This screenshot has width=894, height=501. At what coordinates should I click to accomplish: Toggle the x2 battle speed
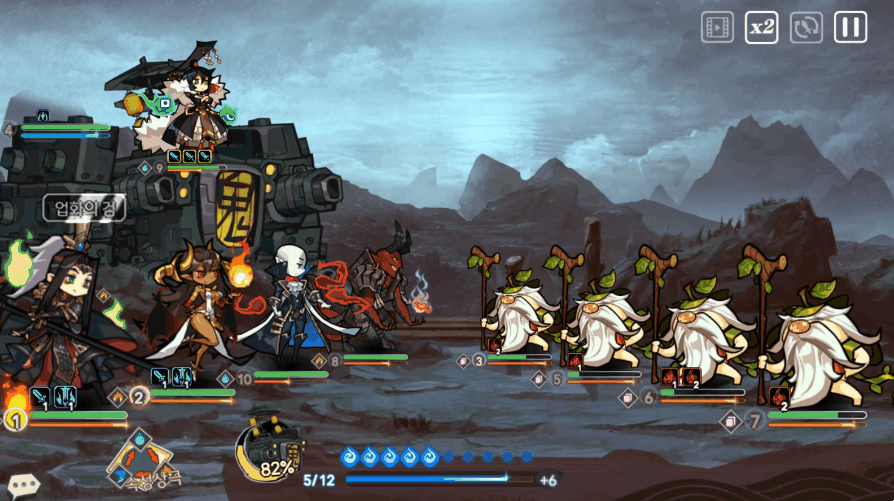tap(762, 27)
